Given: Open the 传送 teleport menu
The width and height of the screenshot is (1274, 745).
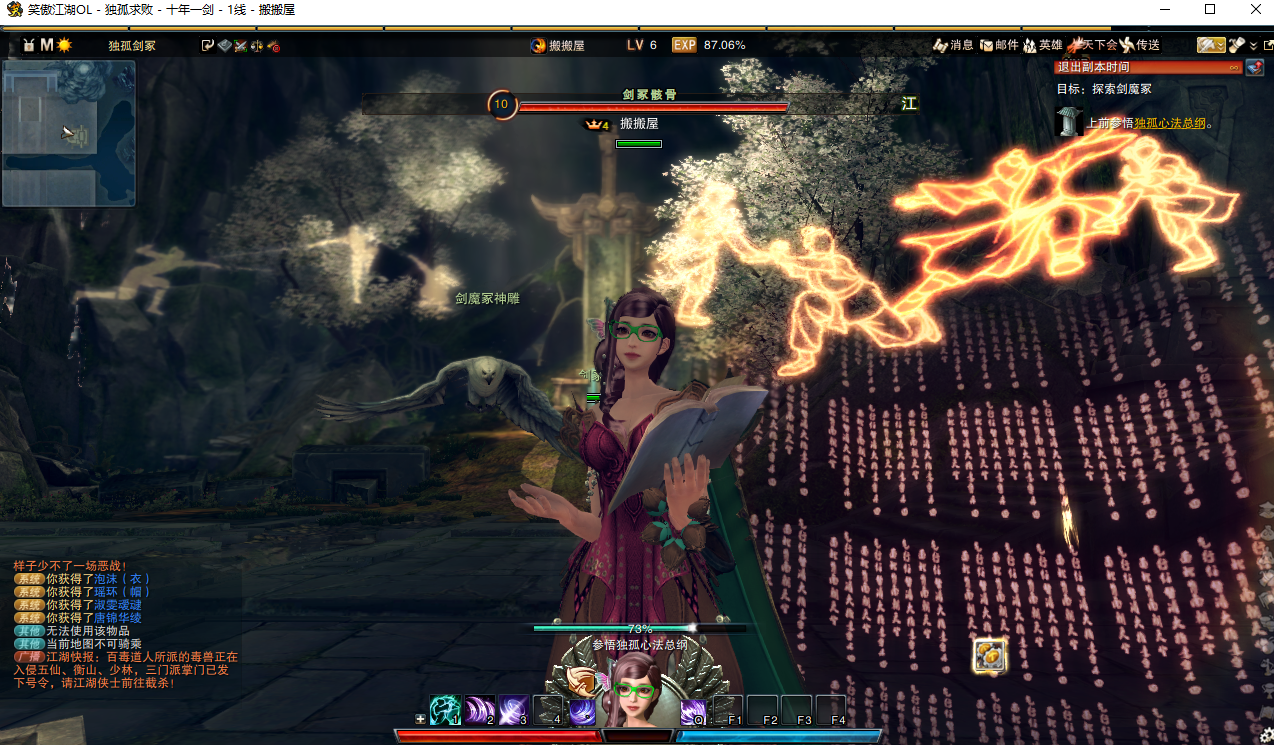Looking at the screenshot, I should 1139,45.
